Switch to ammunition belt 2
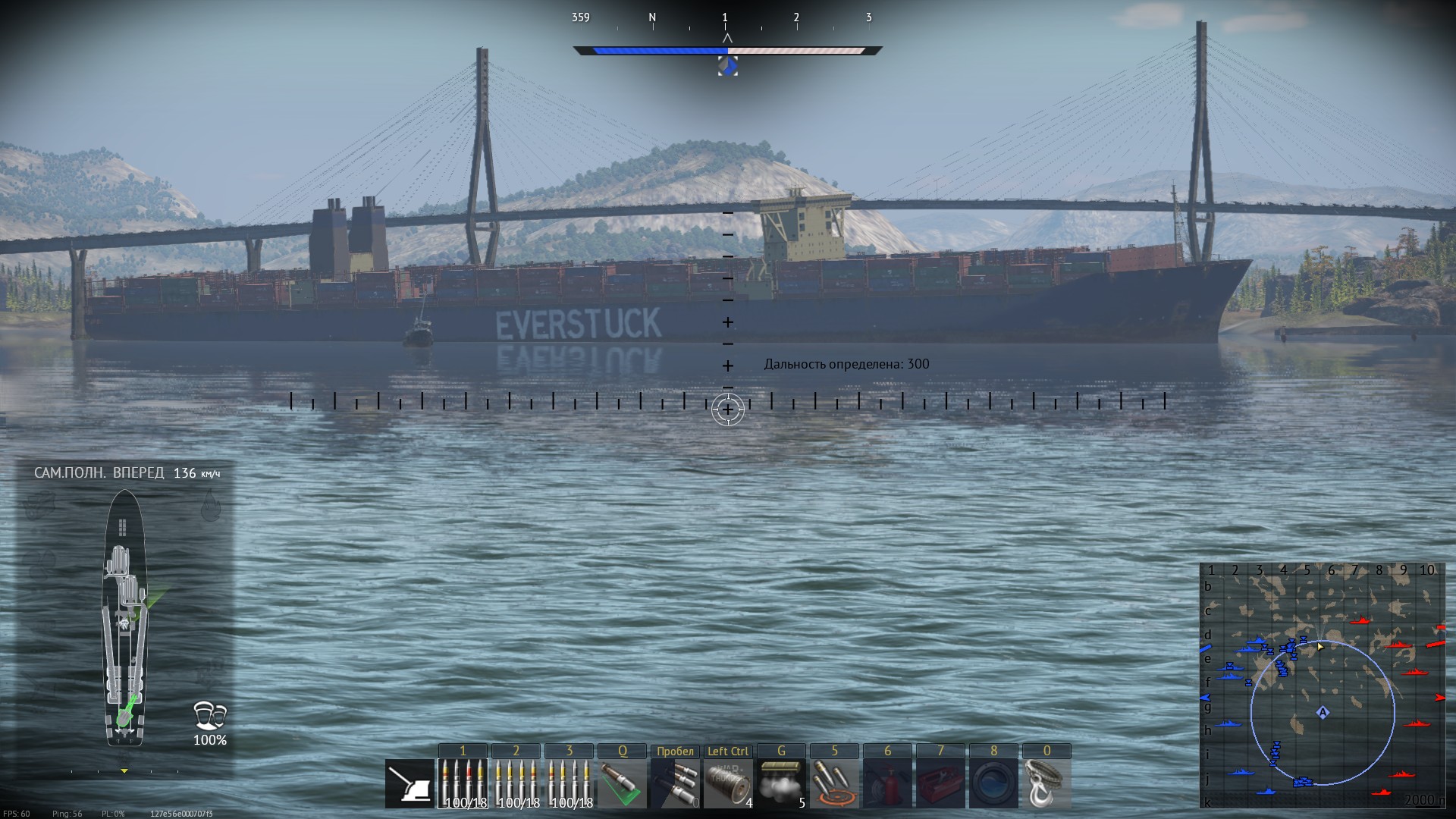Viewport: 1456px width, 819px height. point(516,781)
